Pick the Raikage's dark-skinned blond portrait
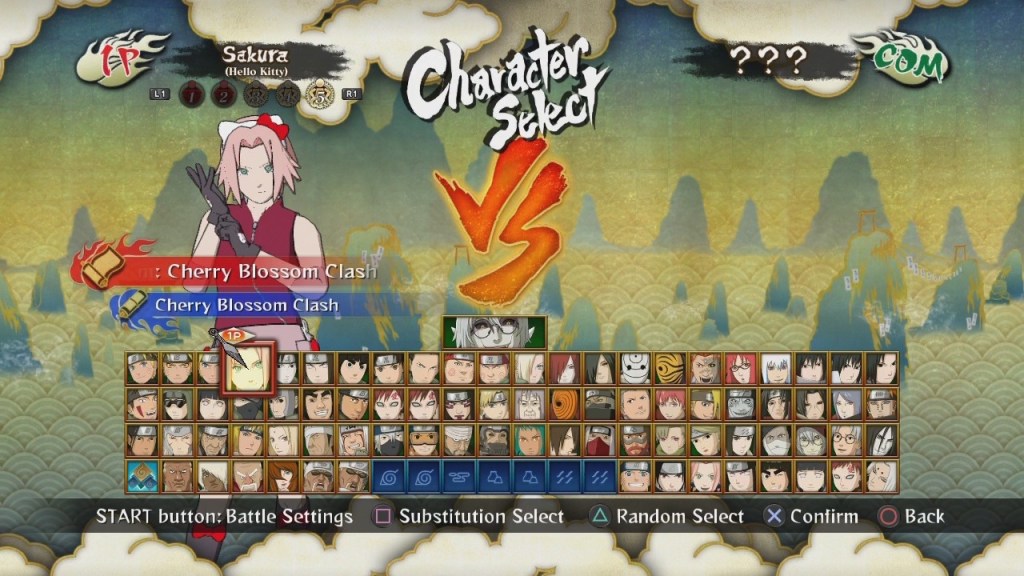This screenshot has height=576, width=1024. pos(178,476)
